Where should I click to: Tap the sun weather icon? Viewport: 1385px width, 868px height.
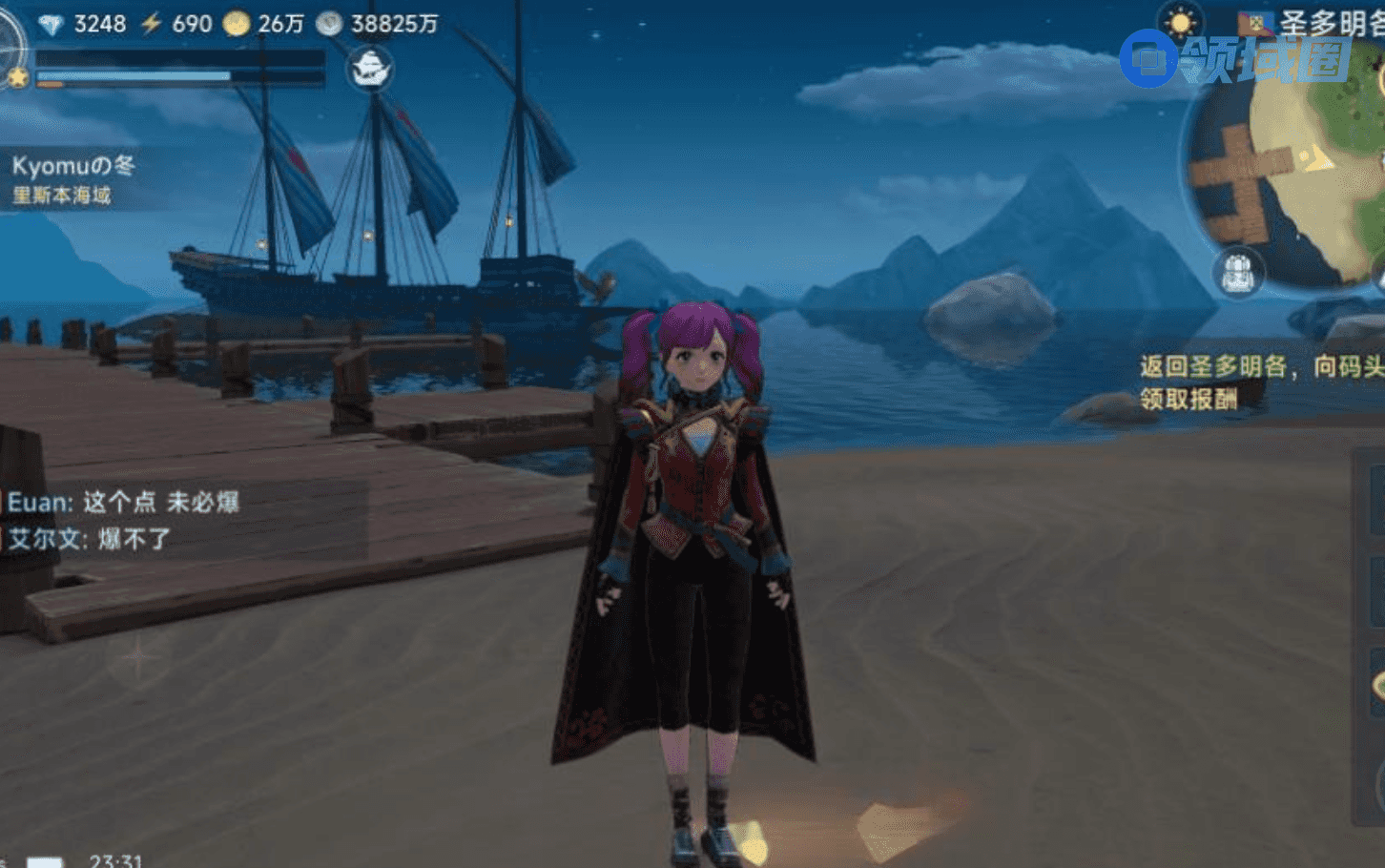pos(1181,22)
